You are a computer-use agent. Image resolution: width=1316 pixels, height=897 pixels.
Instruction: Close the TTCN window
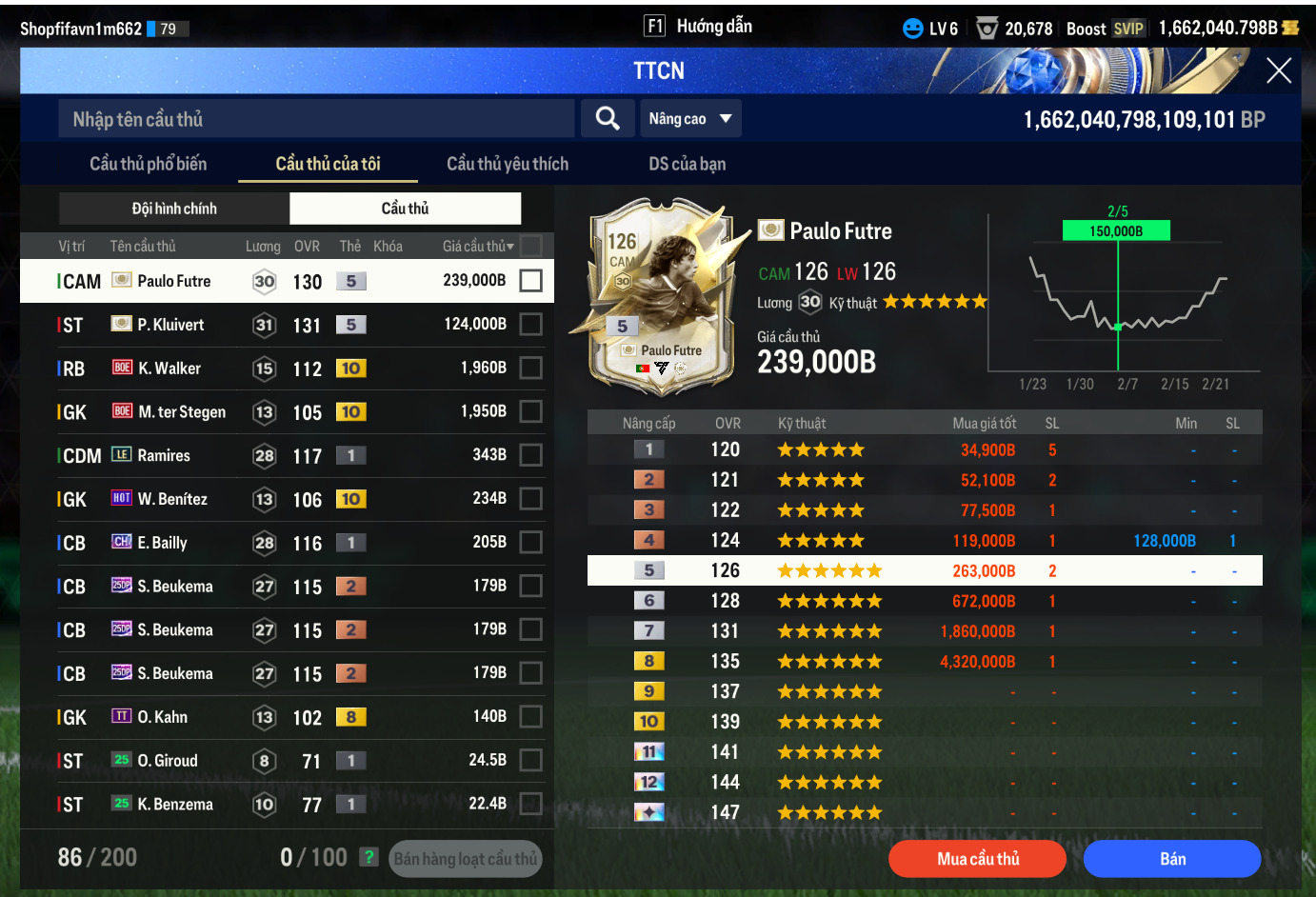(1278, 70)
